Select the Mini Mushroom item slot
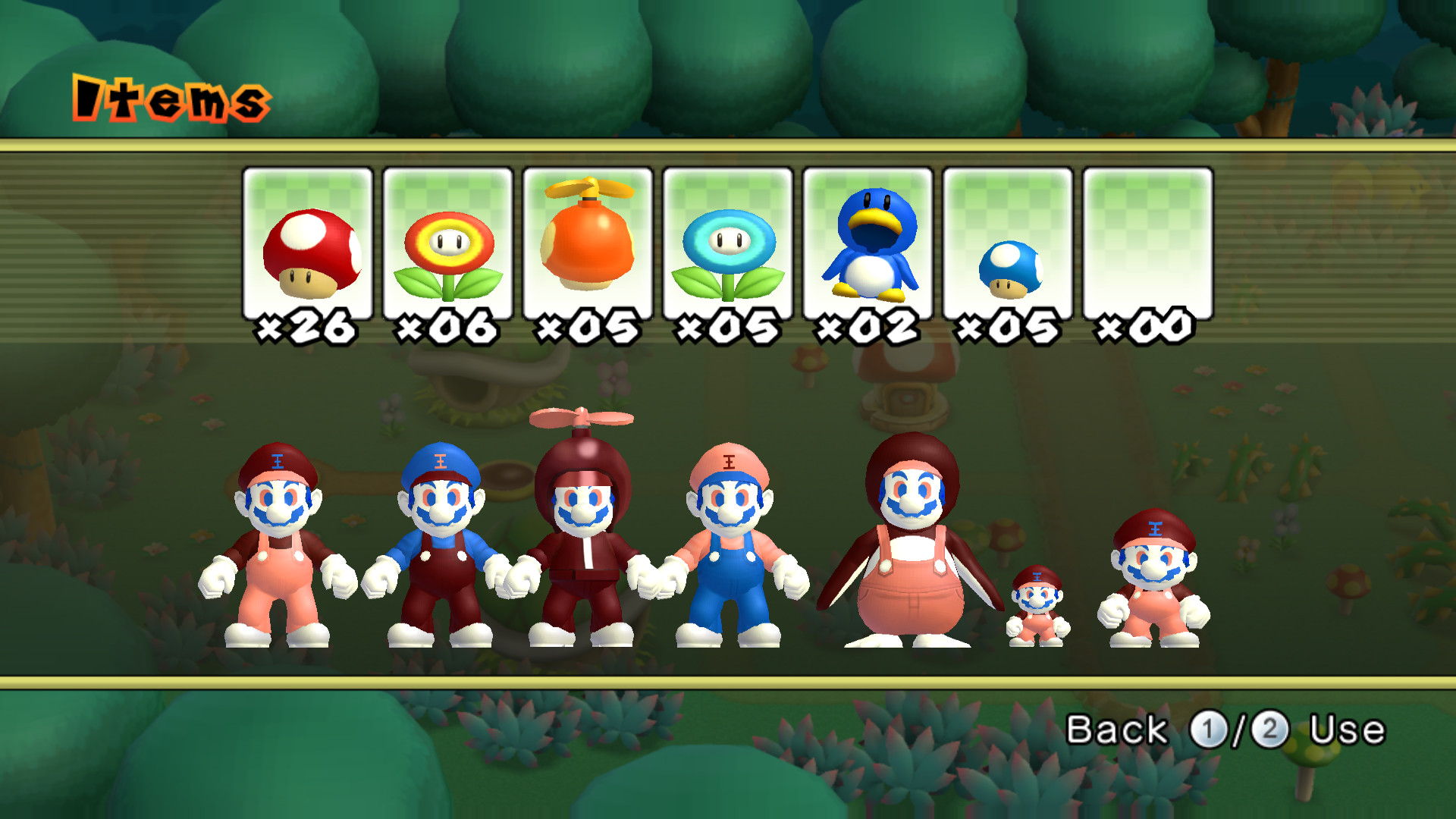Image resolution: width=1456 pixels, height=819 pixels. pos(1010,243)
